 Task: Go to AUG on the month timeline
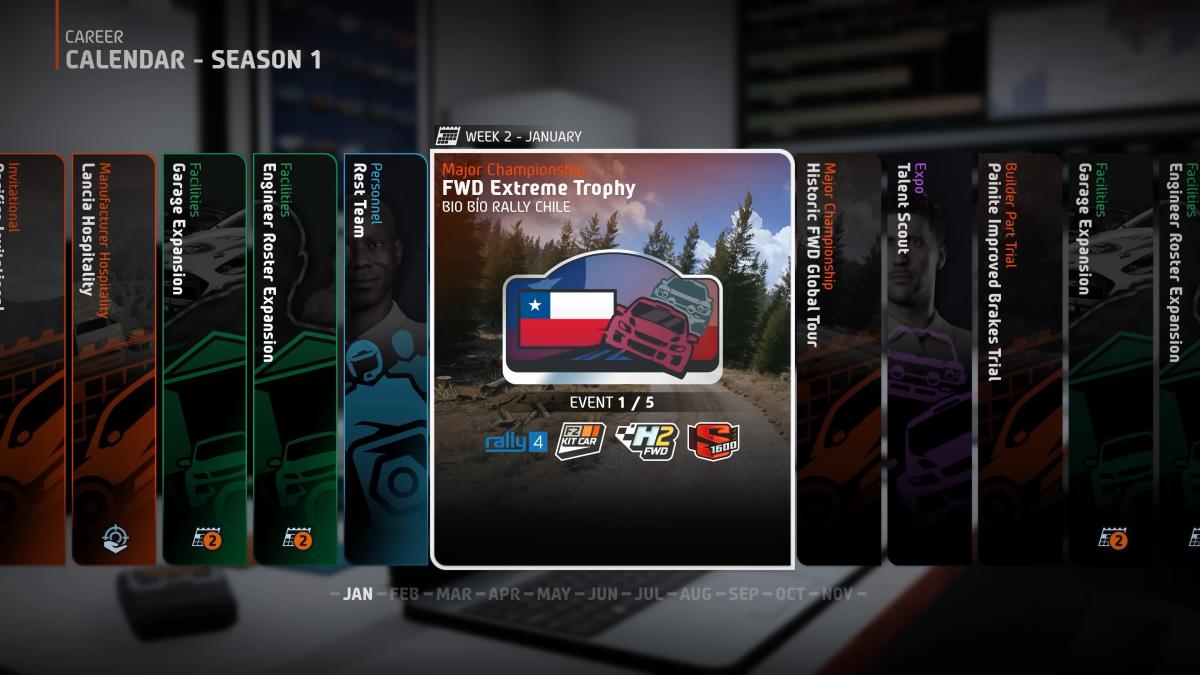695,594
